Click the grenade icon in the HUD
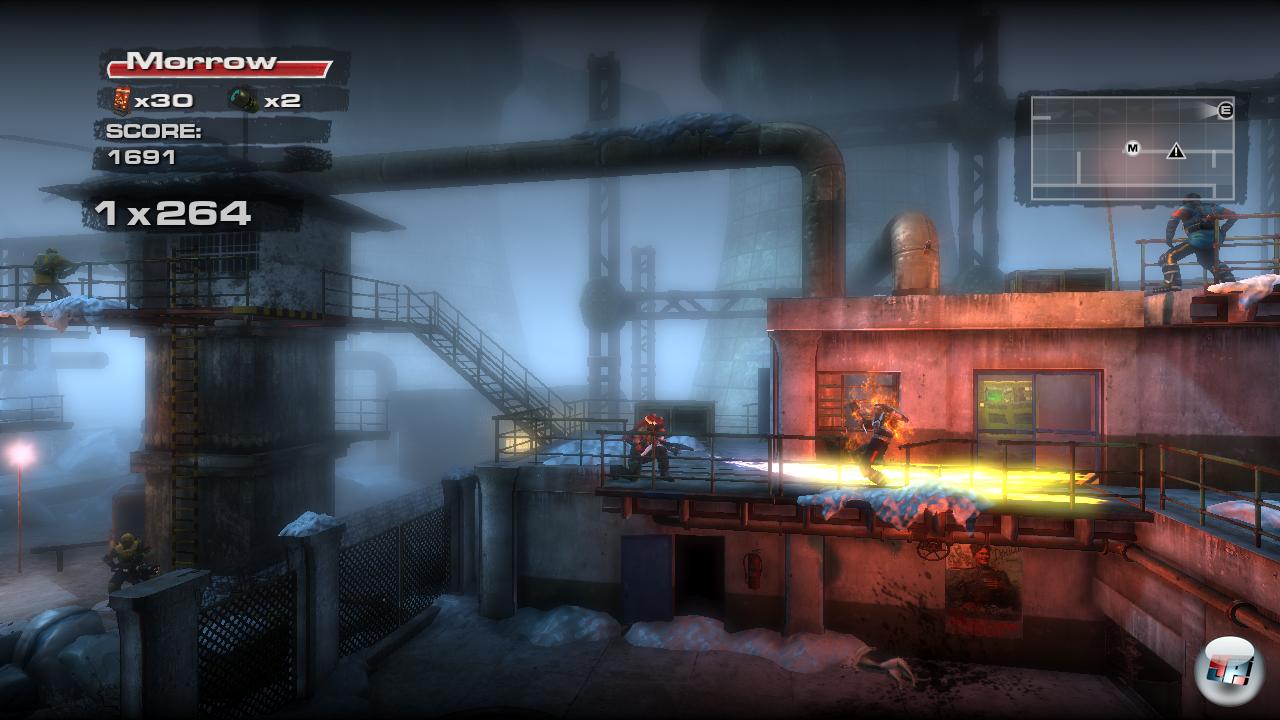The image size is (1280, 720). (x=243, y=99)
